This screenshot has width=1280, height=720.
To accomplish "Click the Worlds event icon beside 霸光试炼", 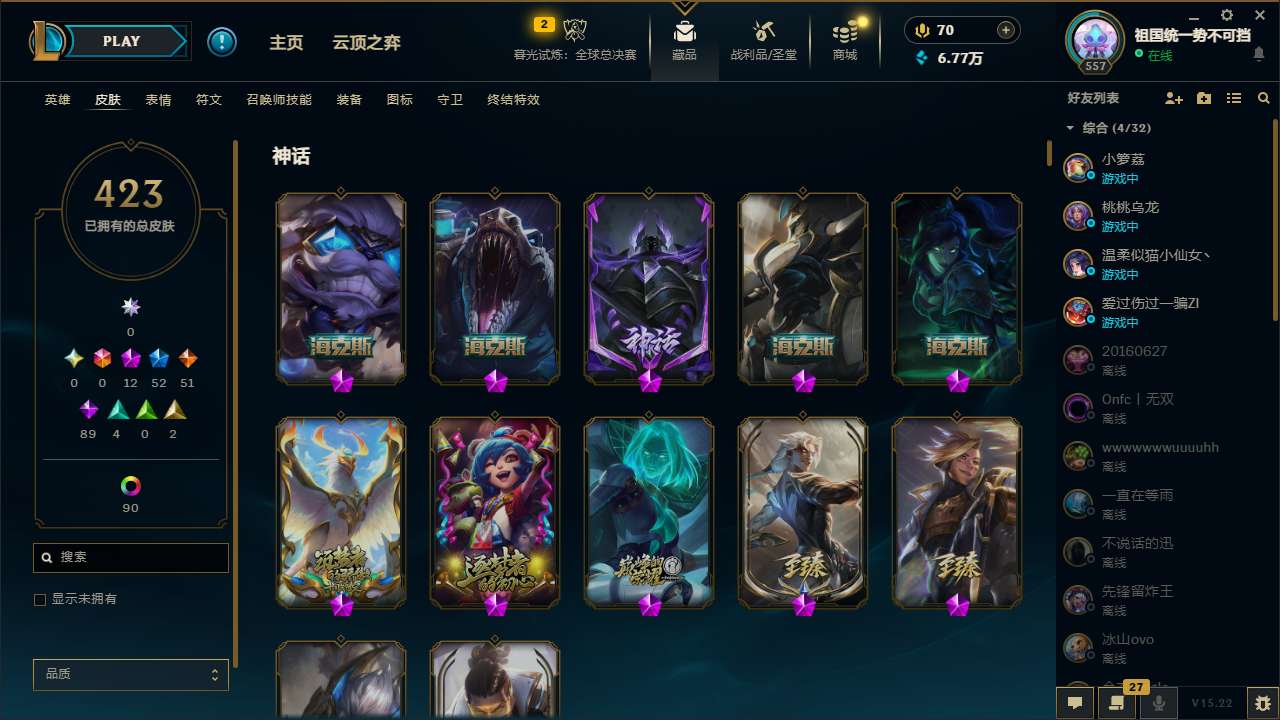I will click(575, 30).
